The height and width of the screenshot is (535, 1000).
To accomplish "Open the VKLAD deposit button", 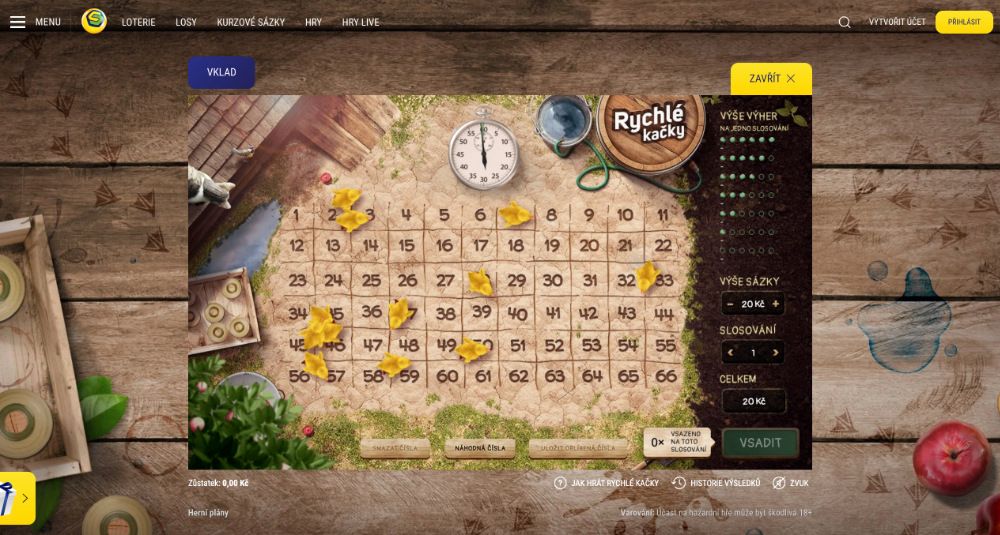I will (x=221, y=72).
